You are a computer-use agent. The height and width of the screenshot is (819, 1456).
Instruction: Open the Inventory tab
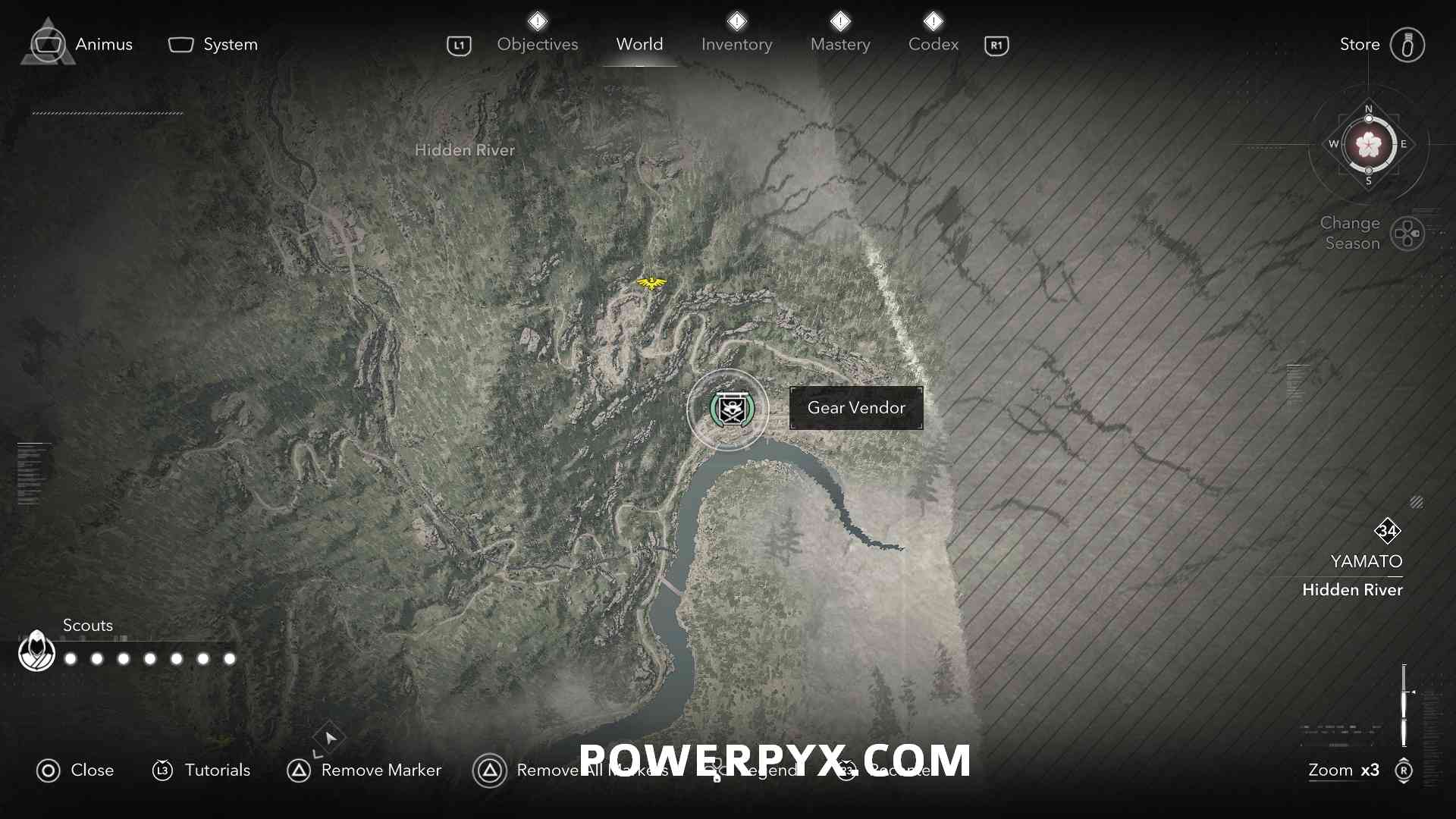736,44
